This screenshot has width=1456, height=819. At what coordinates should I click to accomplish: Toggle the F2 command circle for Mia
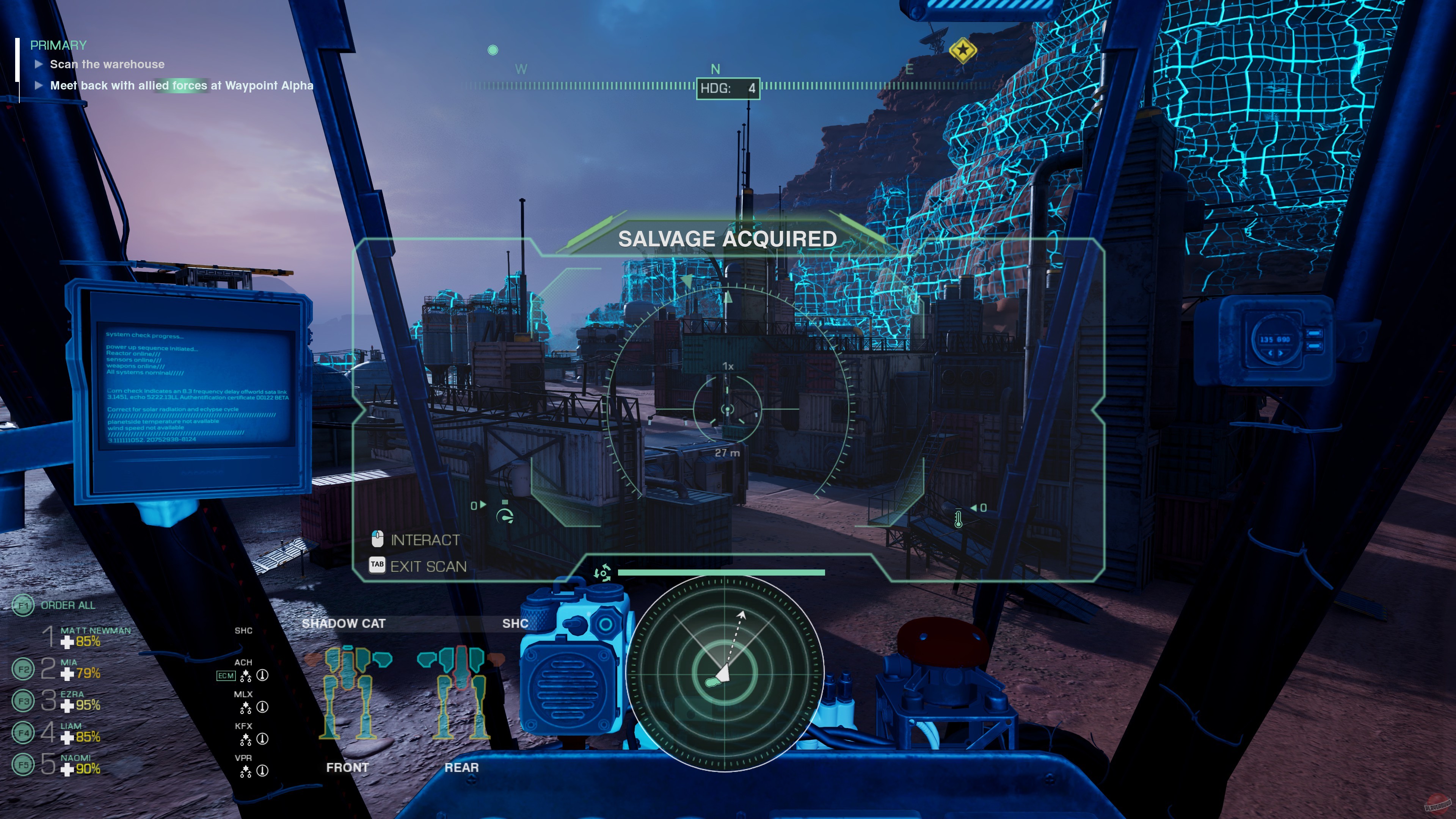23,668
